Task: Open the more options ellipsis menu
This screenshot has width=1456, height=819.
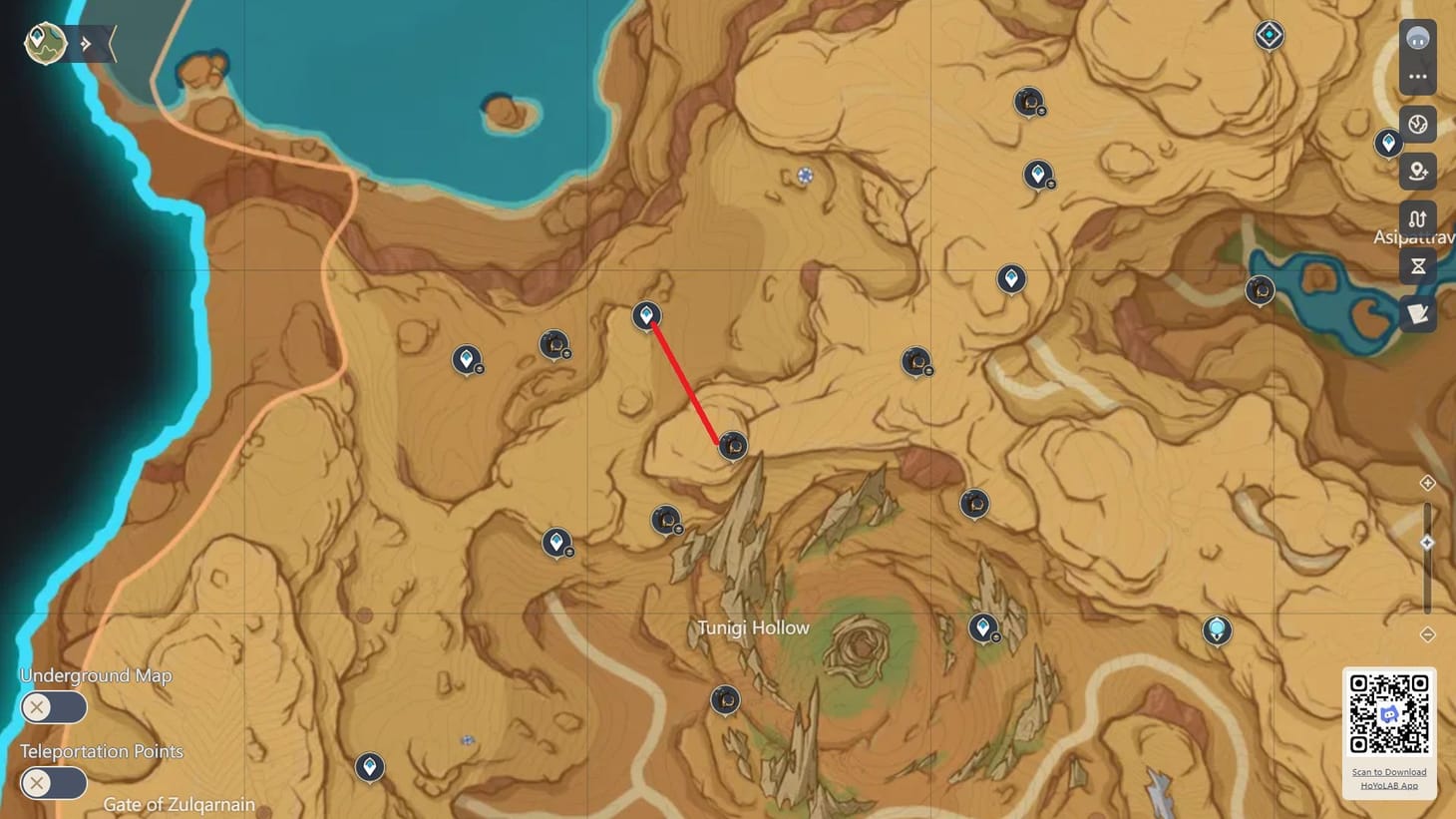Action: 1417,78
